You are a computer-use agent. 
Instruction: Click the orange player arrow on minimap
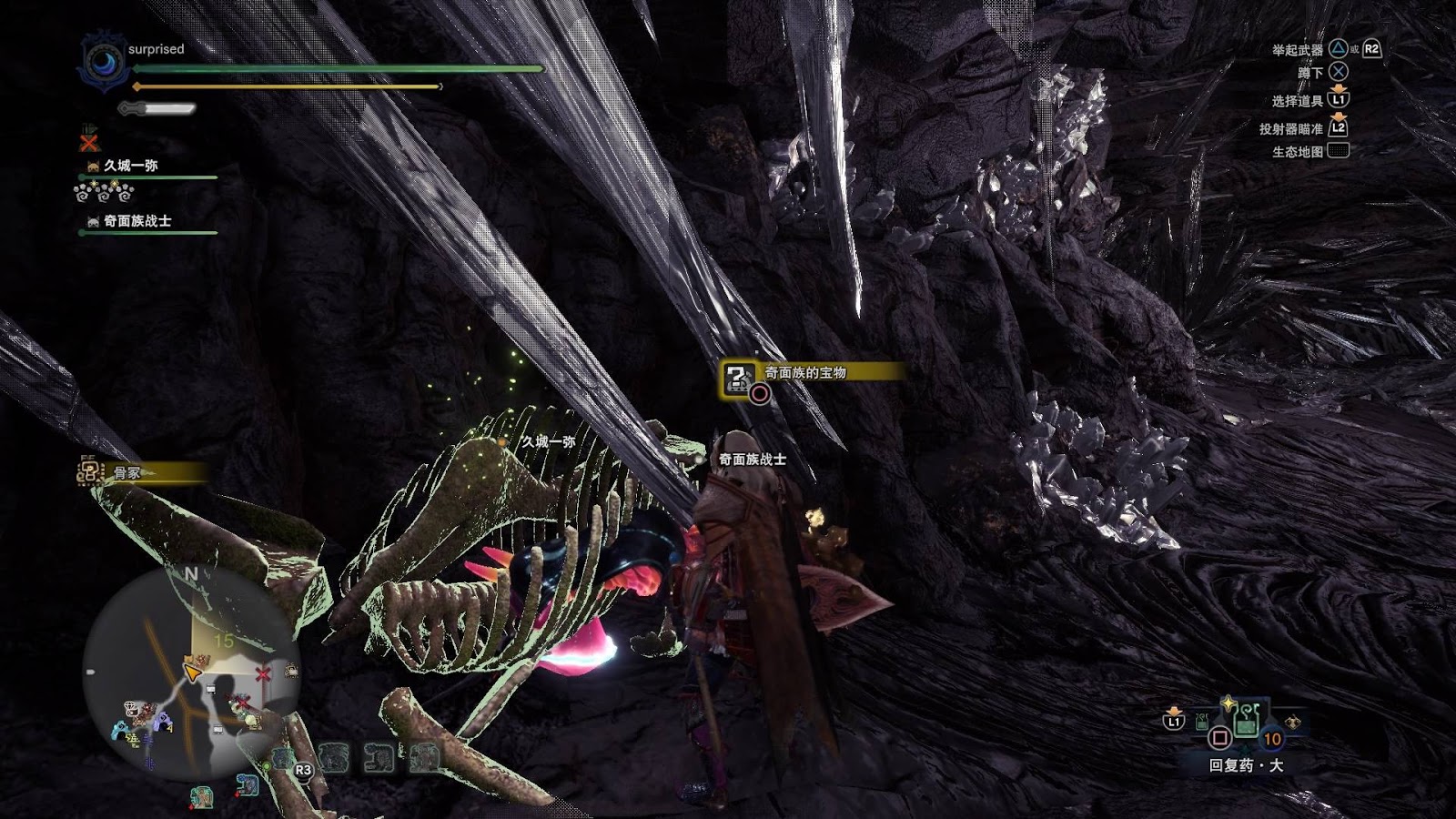pyautogui.click(x=192, y=672)
